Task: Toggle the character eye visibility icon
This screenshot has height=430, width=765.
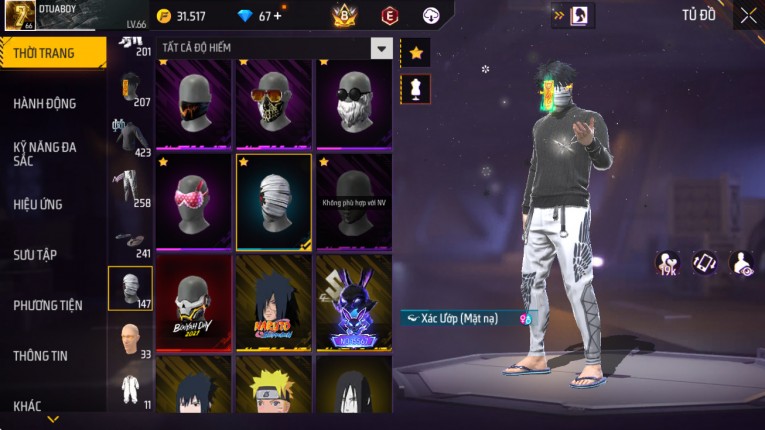Action: pyautogui.click(x=742, y=263)
